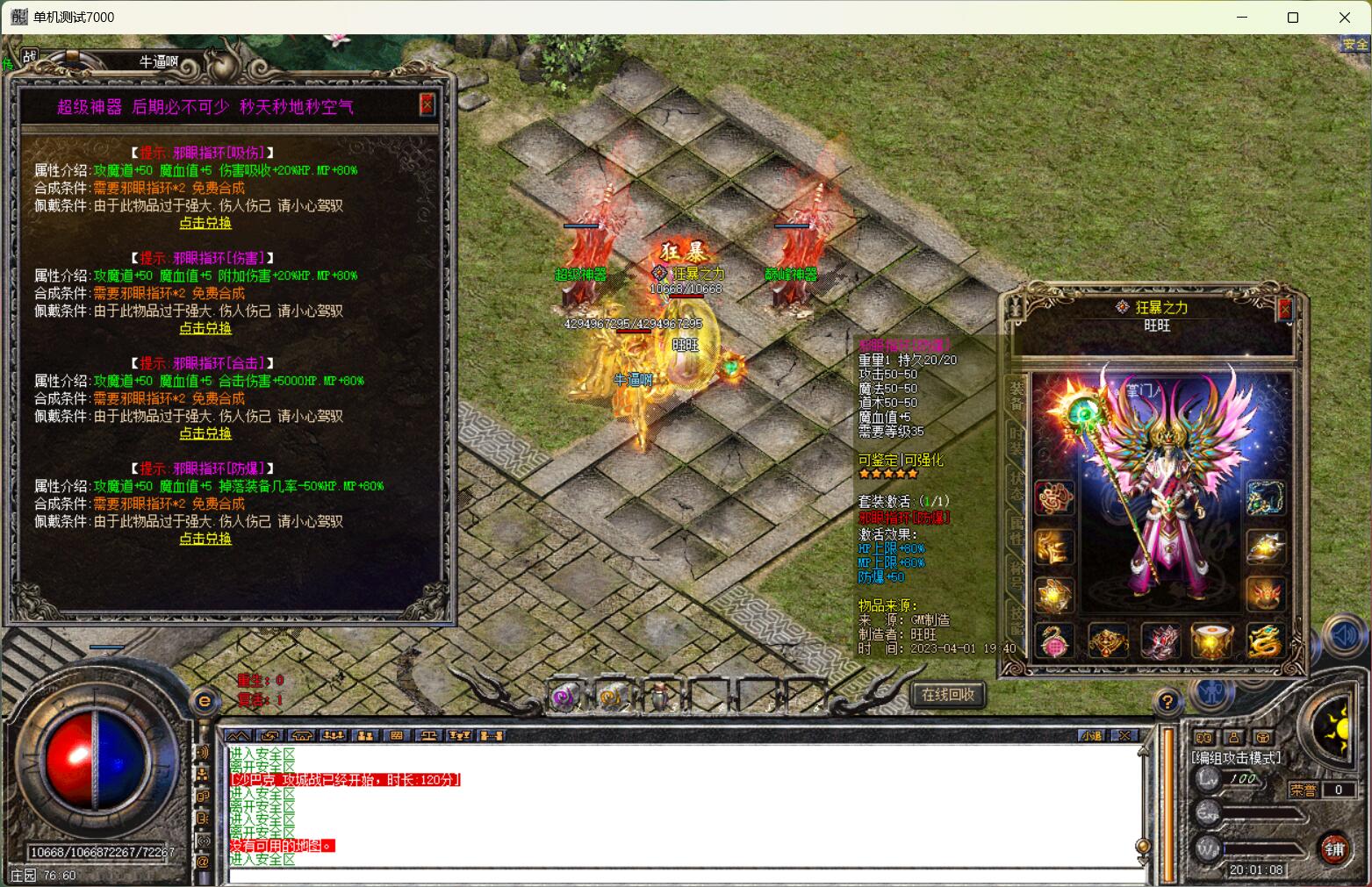
Task: Open the 在线回收 online recycle button
Action: pos(948,695)
